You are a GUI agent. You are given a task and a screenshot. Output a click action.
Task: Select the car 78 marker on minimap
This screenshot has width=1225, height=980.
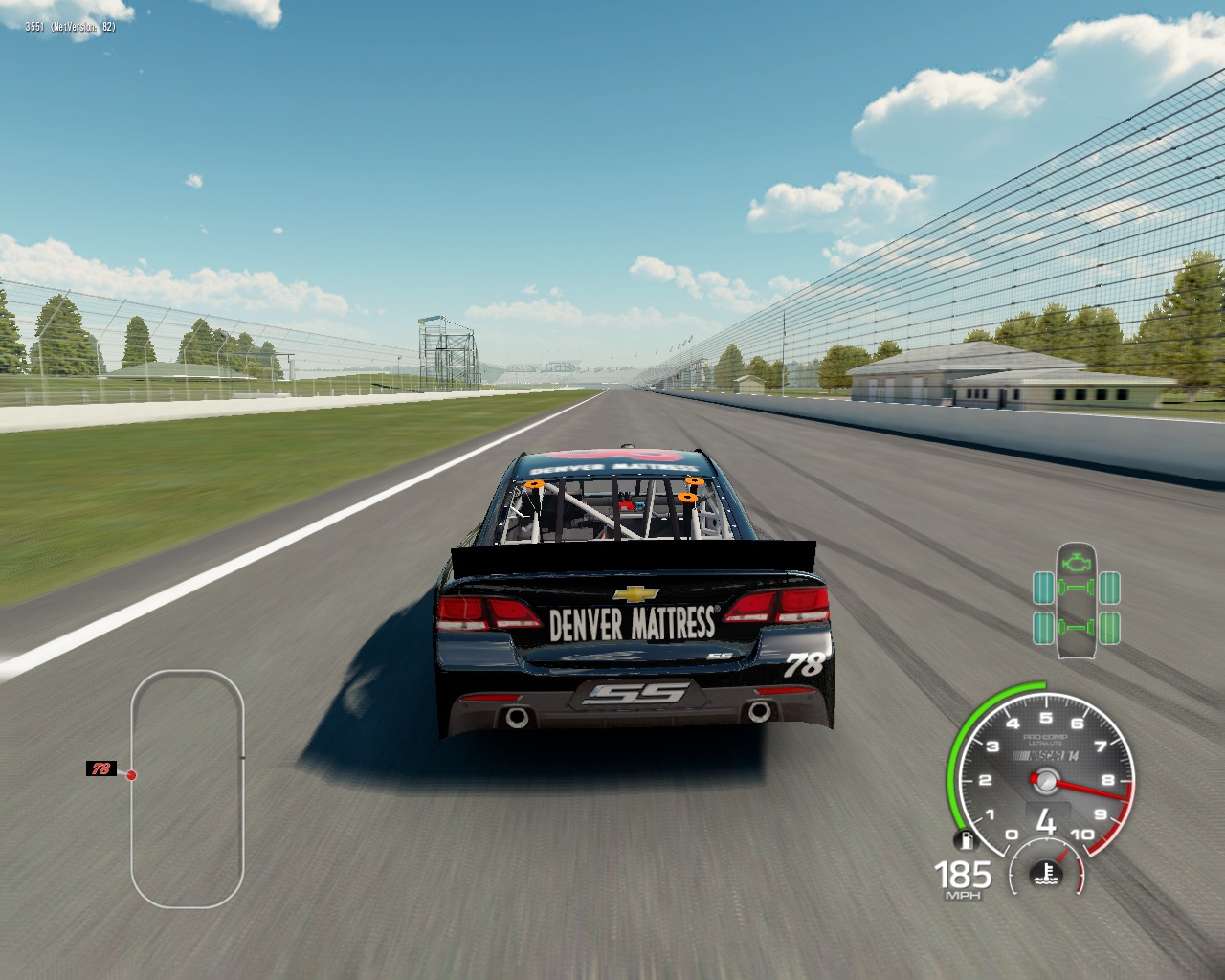[x=100, y=768]
